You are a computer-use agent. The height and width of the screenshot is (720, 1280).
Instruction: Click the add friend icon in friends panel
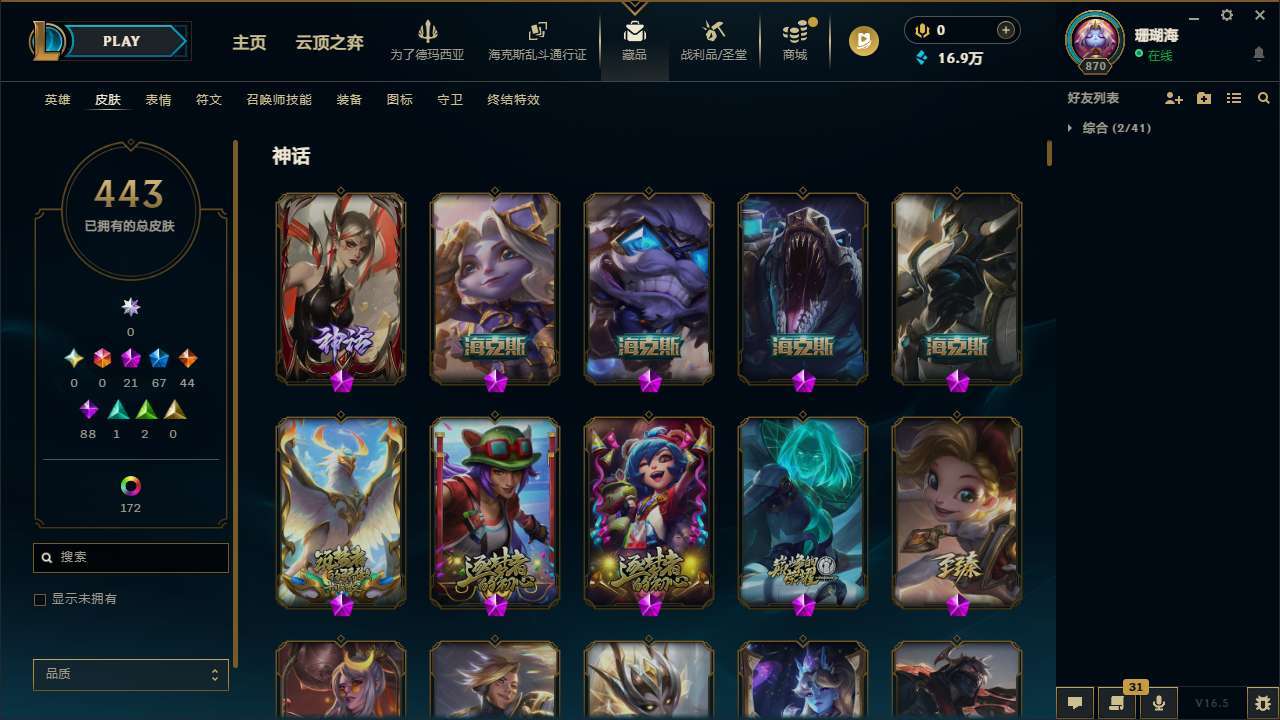[1173, 98]
